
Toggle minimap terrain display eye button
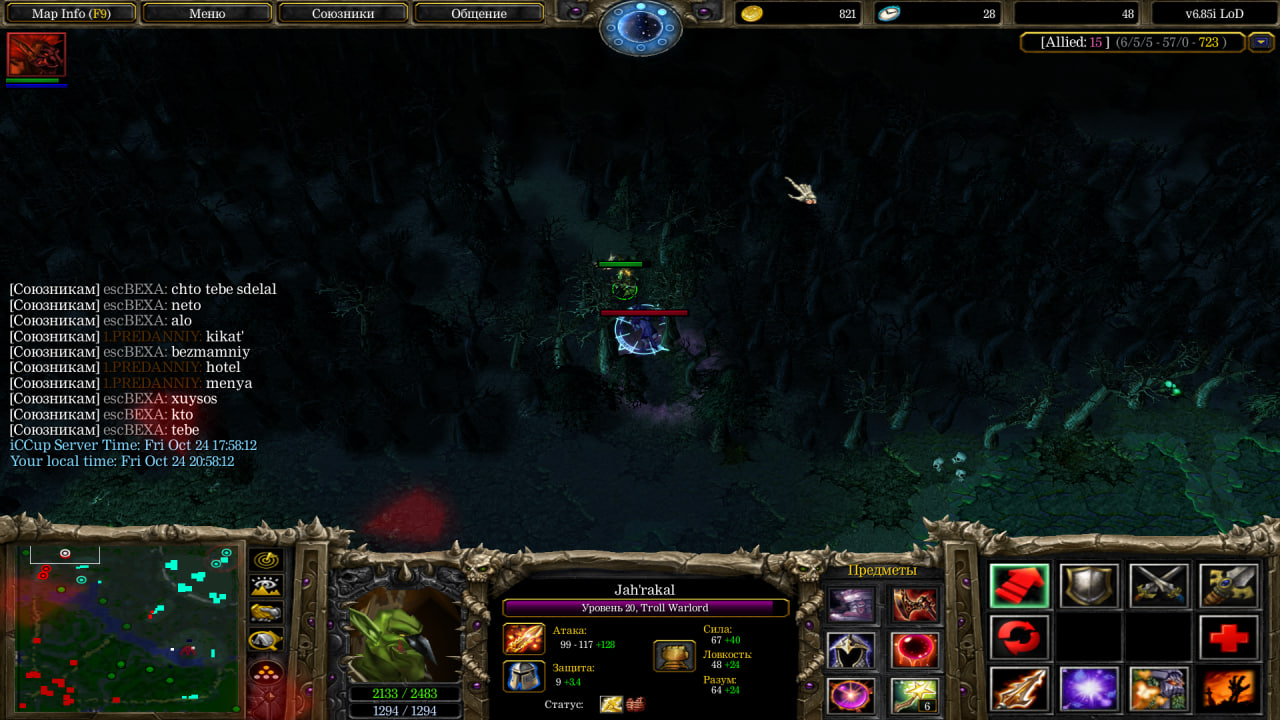pos(266,586)
